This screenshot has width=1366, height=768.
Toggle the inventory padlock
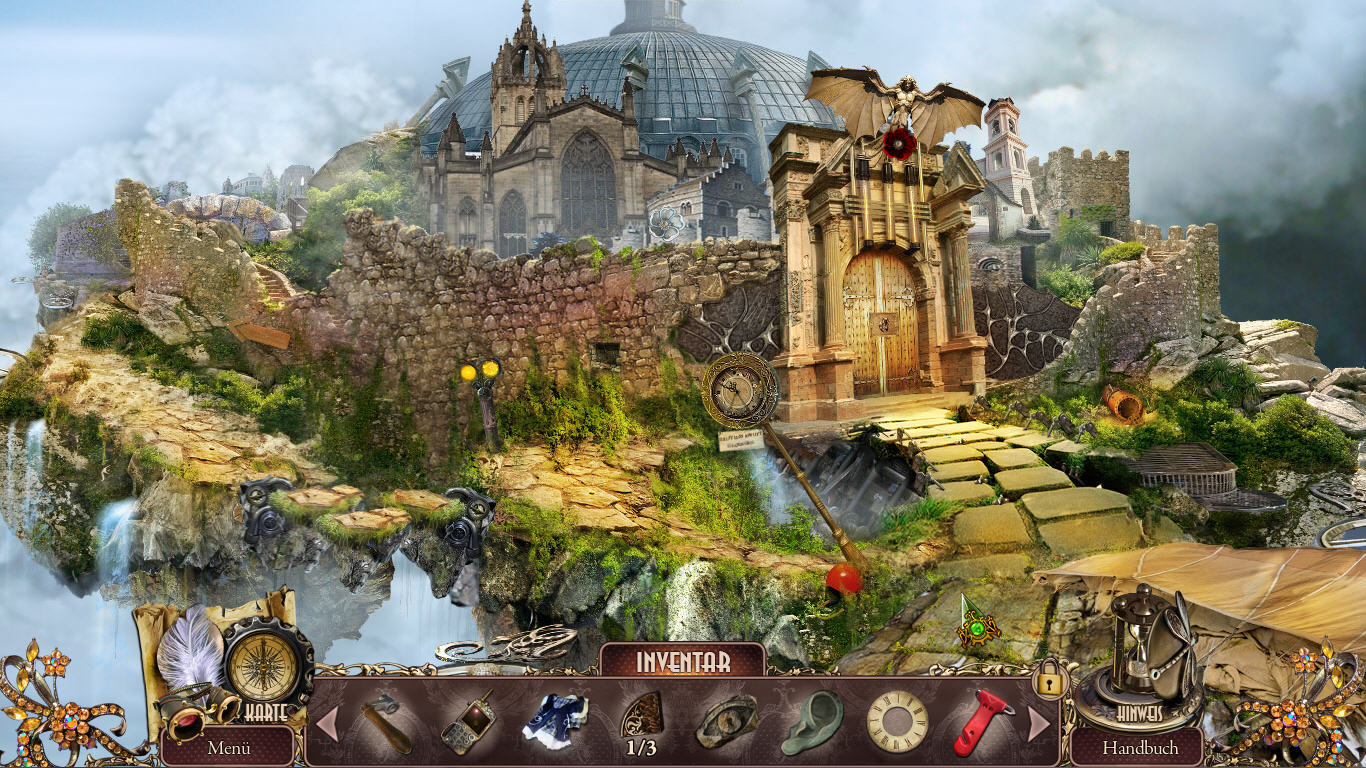1049,682
